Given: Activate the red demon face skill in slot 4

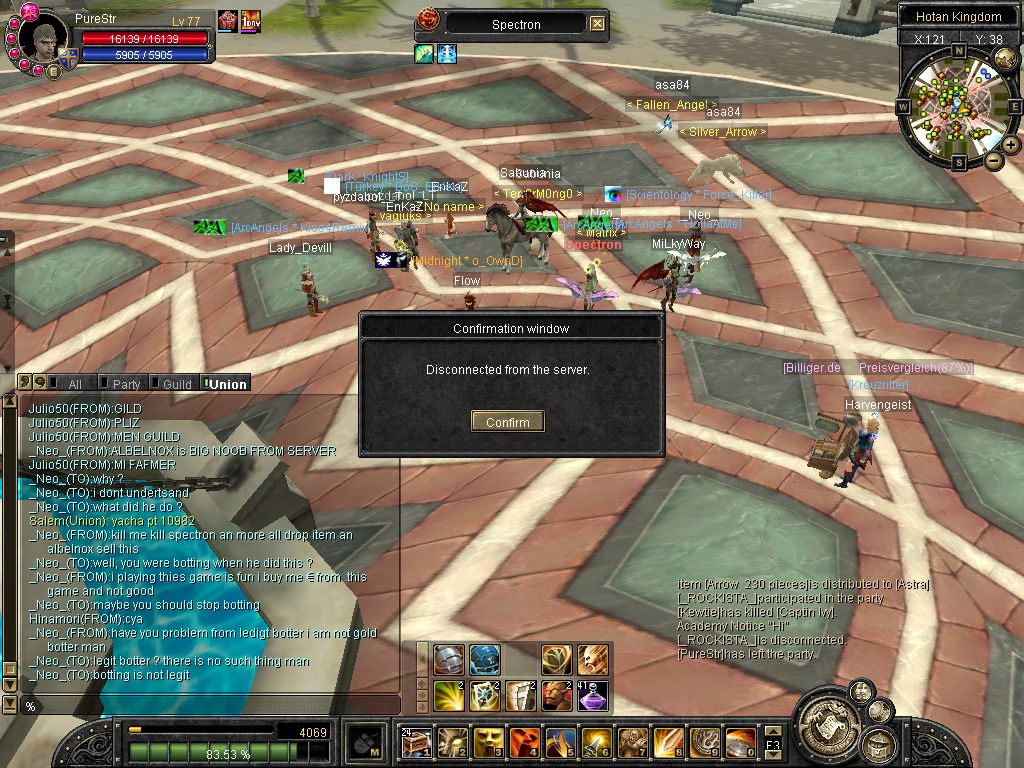Looking at the screenshot, I should (524, 743).
